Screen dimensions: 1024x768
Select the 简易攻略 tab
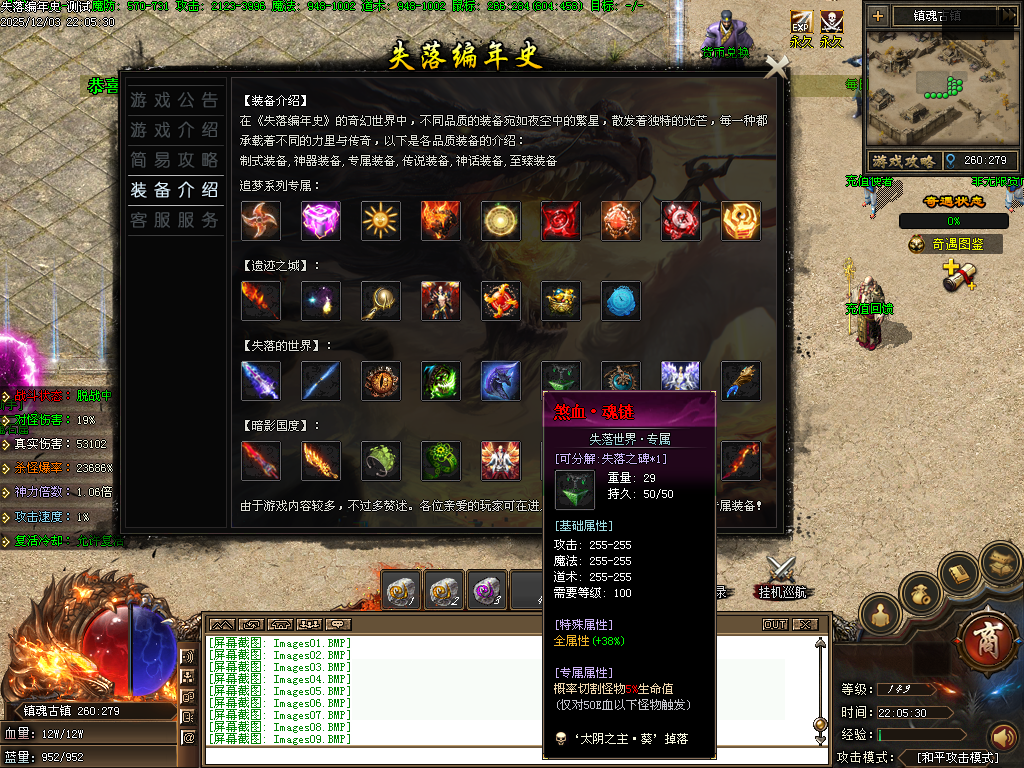point(174,160)
